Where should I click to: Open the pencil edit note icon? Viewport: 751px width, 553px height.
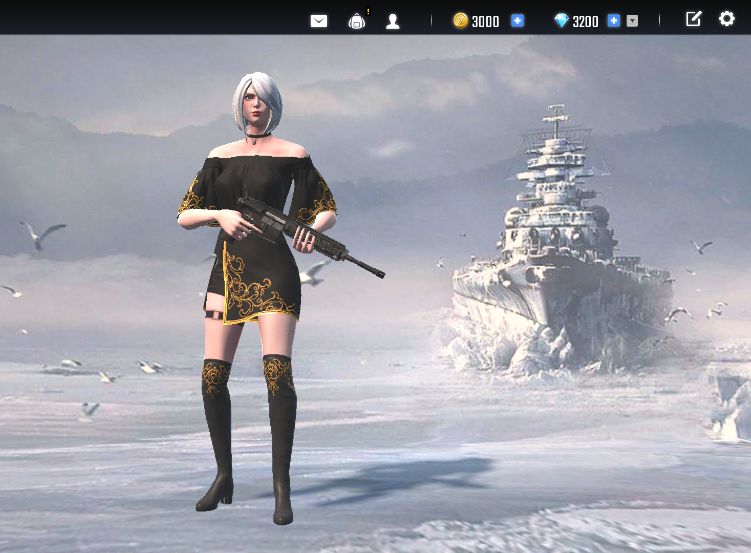point(693,19)
